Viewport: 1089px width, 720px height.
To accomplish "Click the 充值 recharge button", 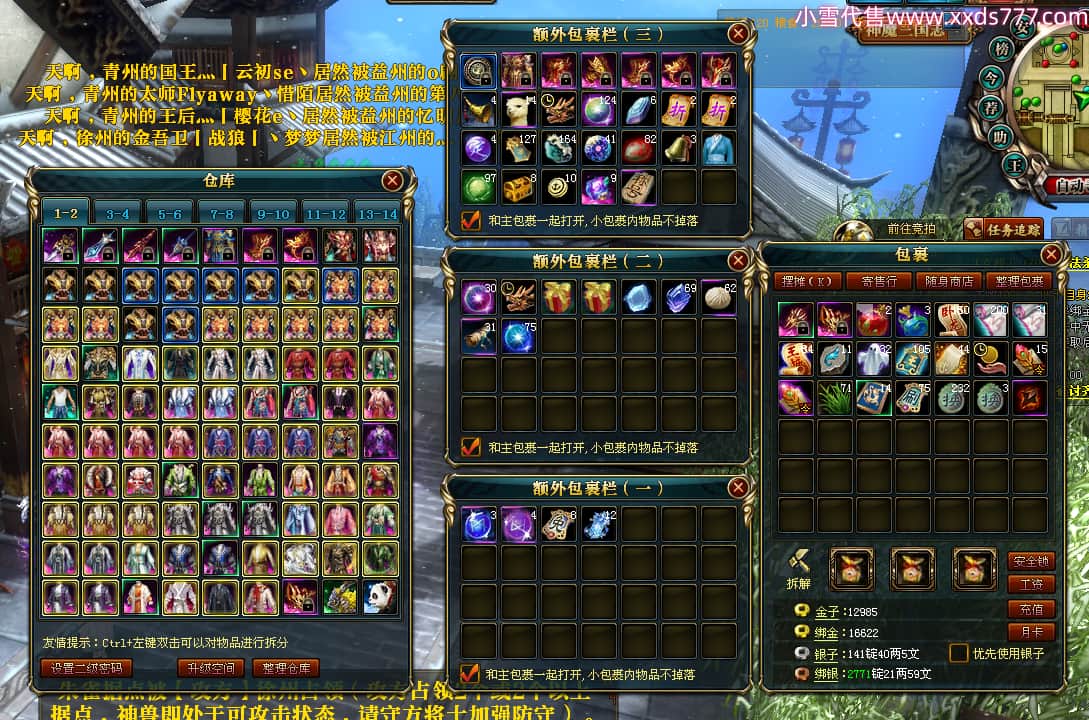I will tap(1030, 609).
